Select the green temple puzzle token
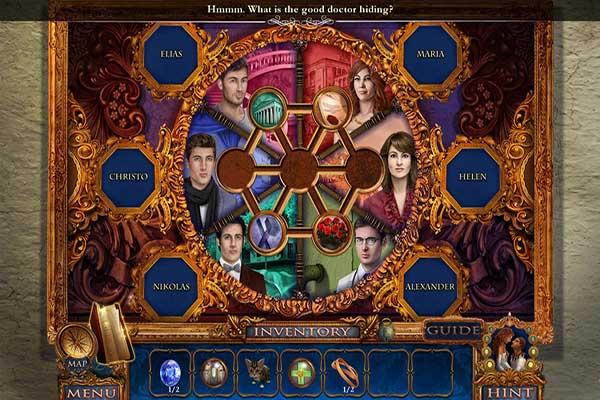The height and width of the screenshot is (400, 600). tap(267, 107)
